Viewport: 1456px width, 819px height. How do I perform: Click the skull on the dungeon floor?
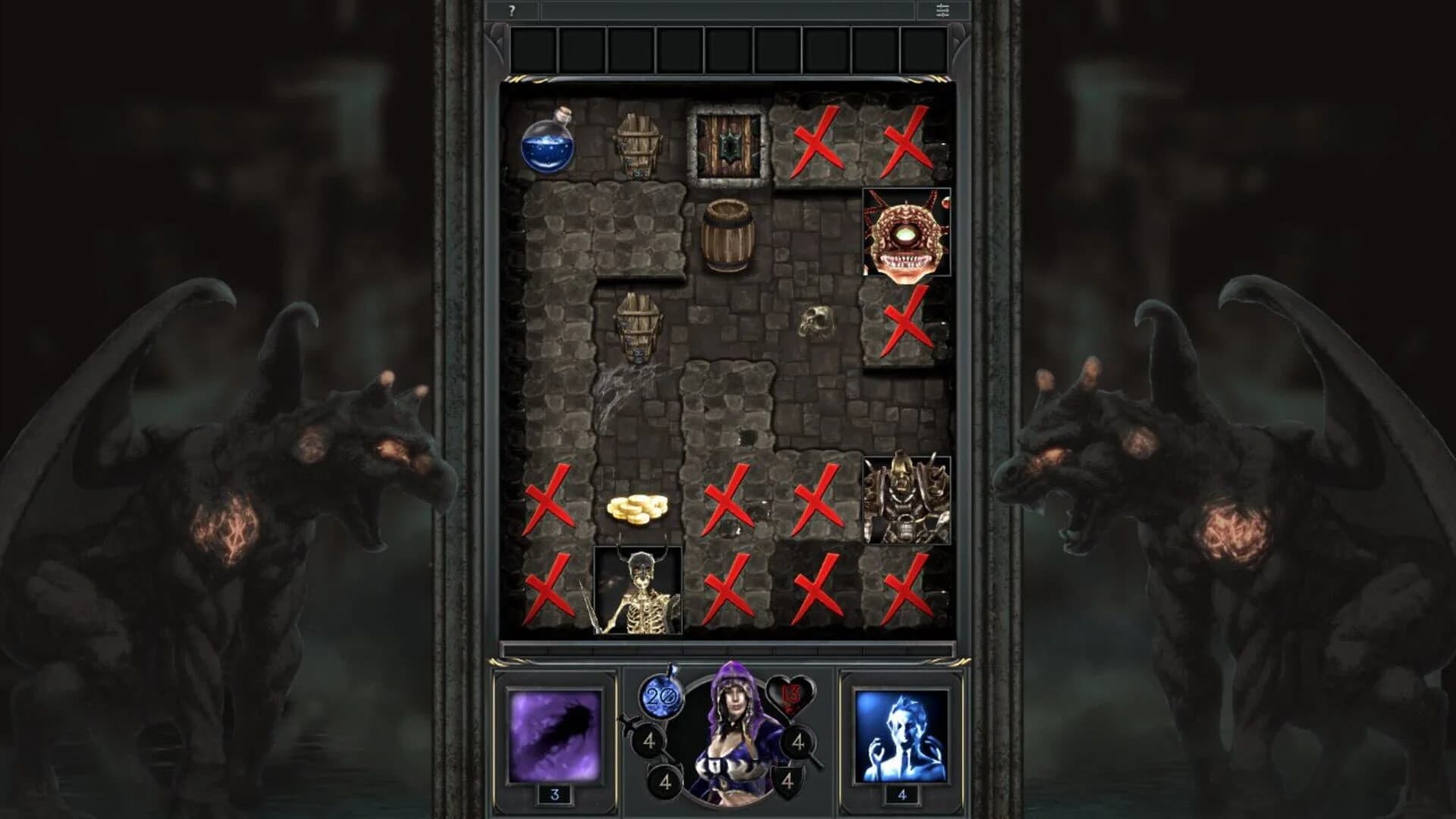point(815,322)
